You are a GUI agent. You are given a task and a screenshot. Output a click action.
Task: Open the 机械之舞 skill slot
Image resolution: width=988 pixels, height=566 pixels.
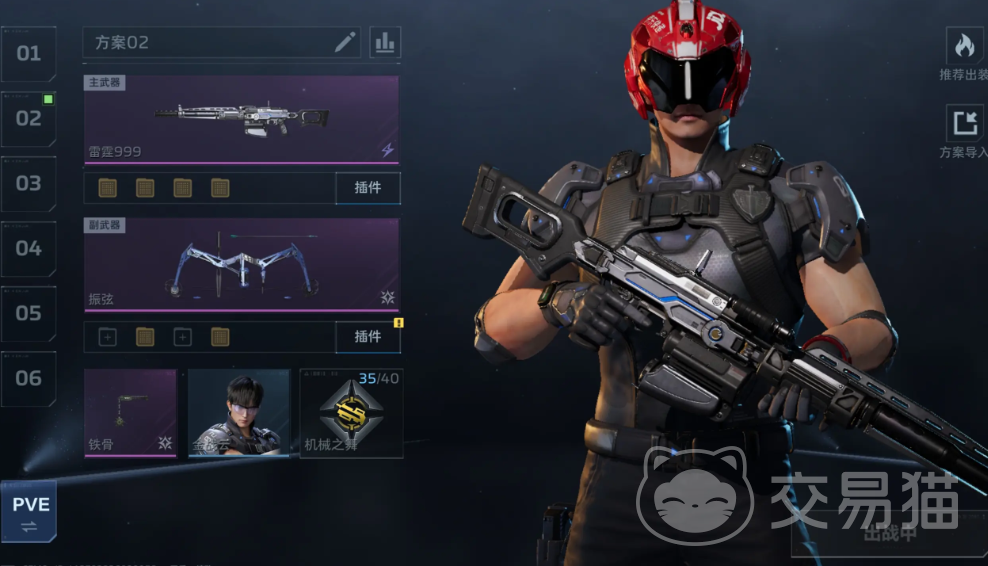[350, 413]
